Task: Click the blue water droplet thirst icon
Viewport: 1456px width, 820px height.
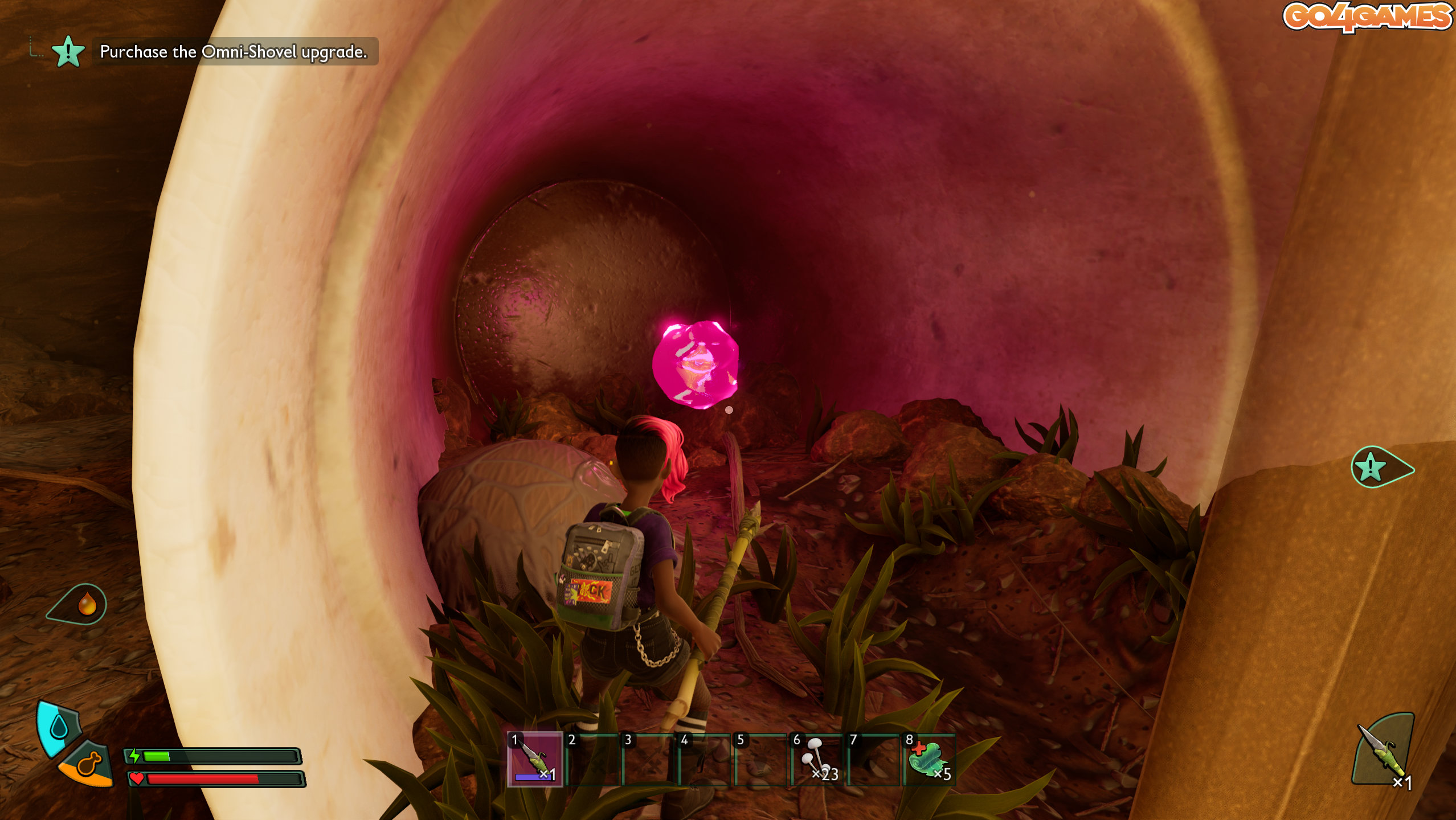Action: (59, 727)
